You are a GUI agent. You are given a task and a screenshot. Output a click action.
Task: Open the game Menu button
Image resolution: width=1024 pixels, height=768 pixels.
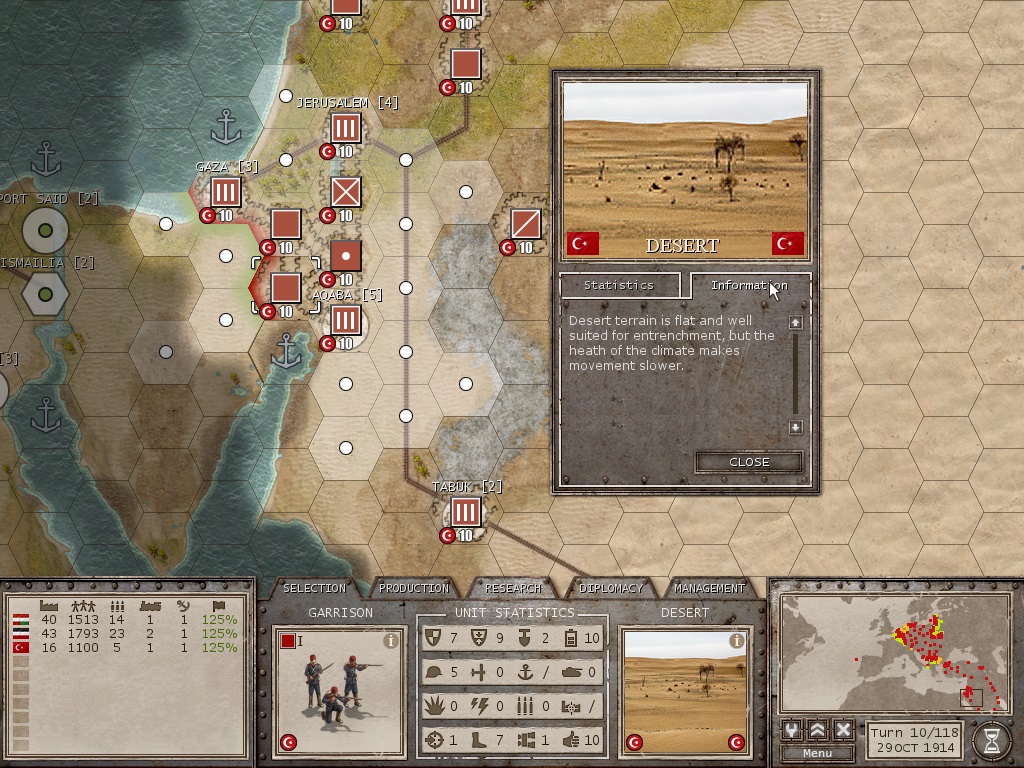pyautogui.click(x=817, y=753)
